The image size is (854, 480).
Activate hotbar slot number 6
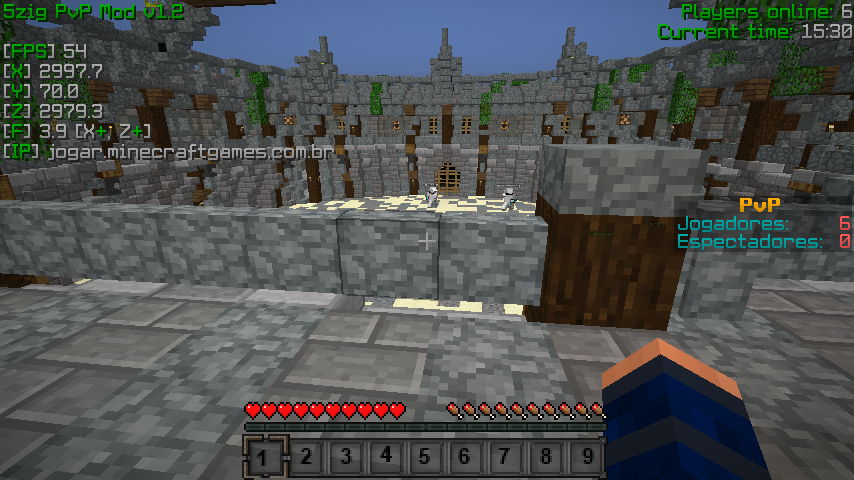point(465,457)
